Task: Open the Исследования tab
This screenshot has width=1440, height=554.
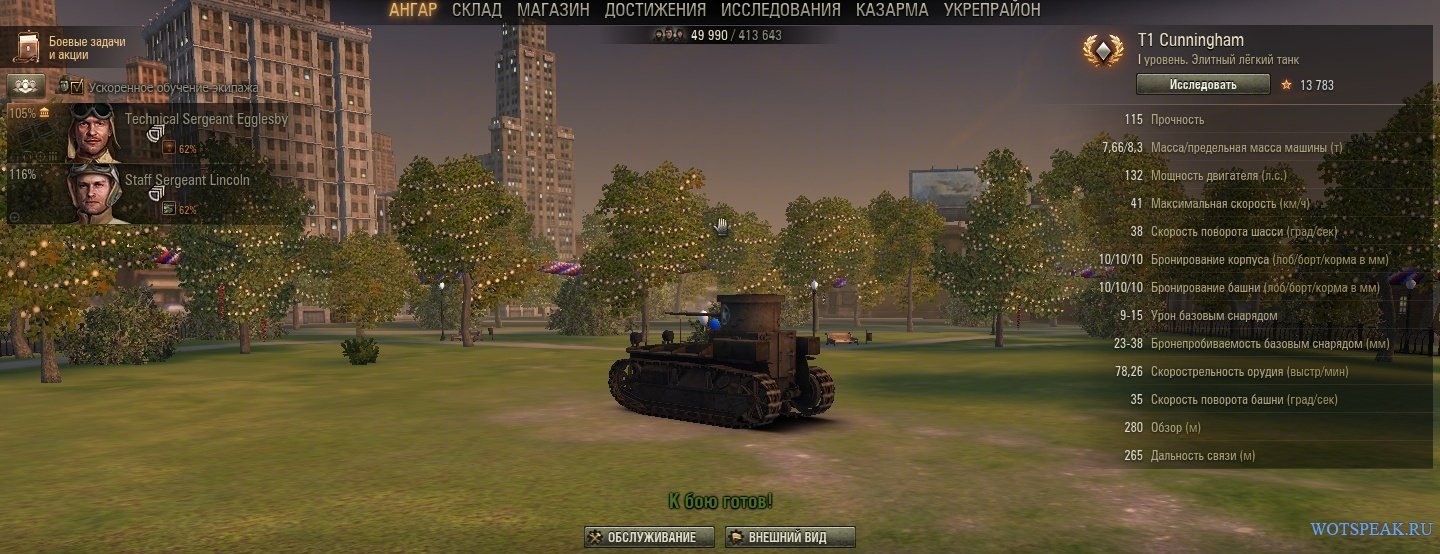Action: pos(780,10)
